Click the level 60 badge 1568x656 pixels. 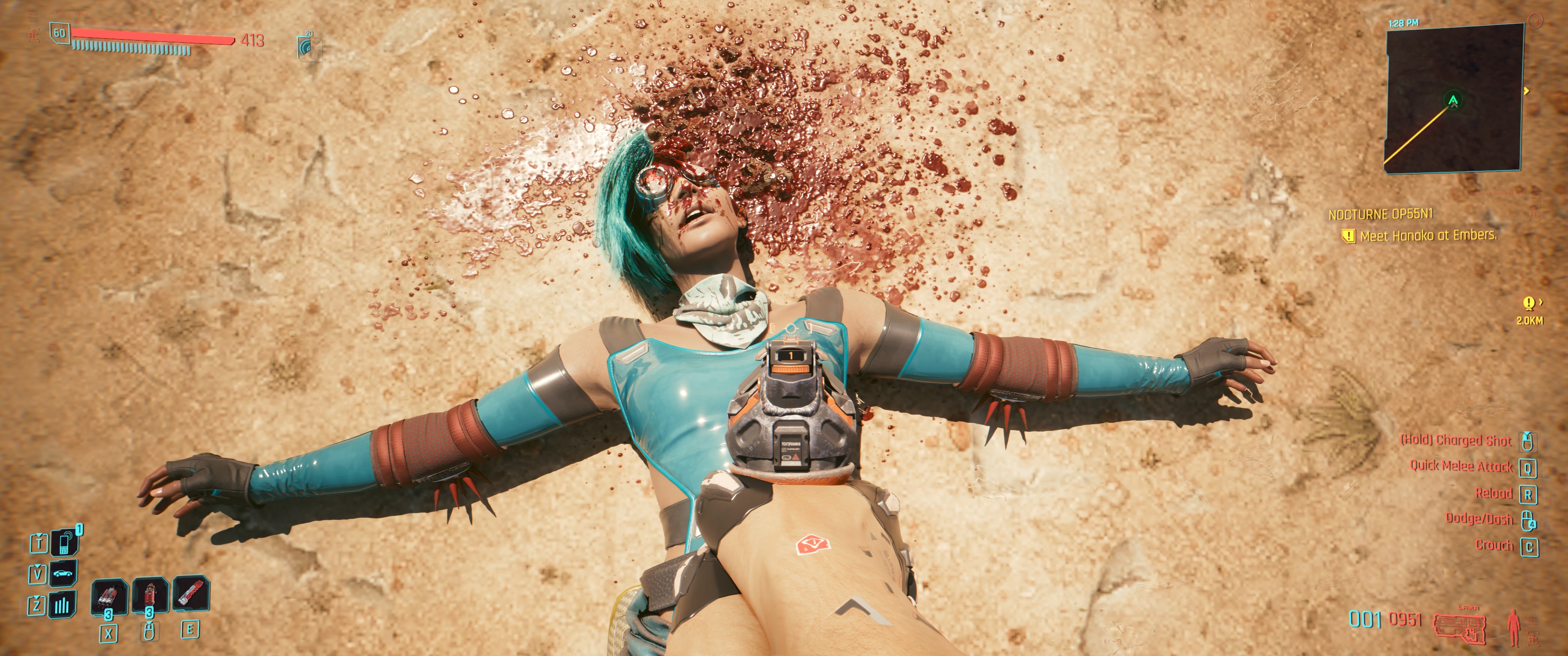(x=59, y=33)
